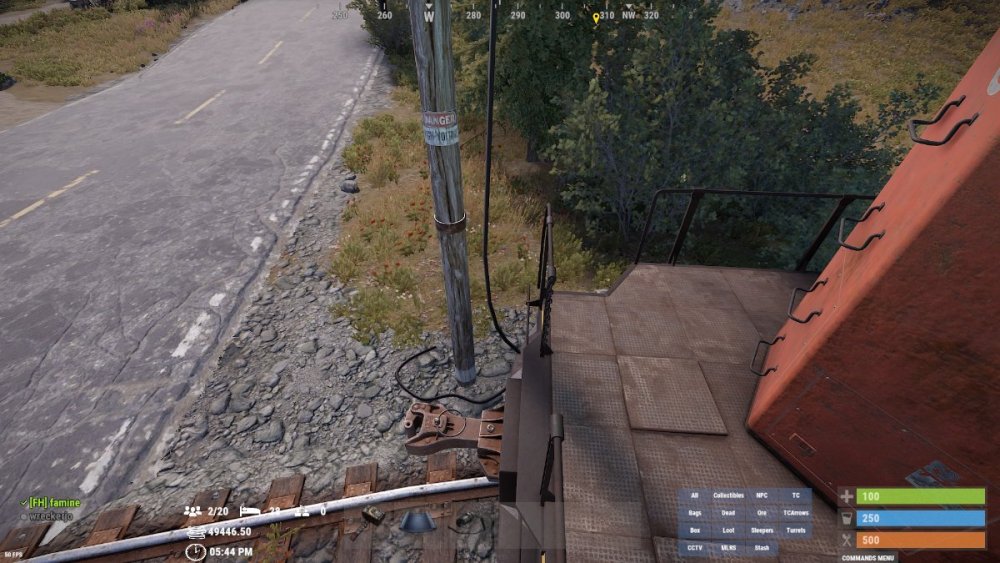The image size is (1000, 563).
Task: Select the All filter button
Action: (695, 496)
